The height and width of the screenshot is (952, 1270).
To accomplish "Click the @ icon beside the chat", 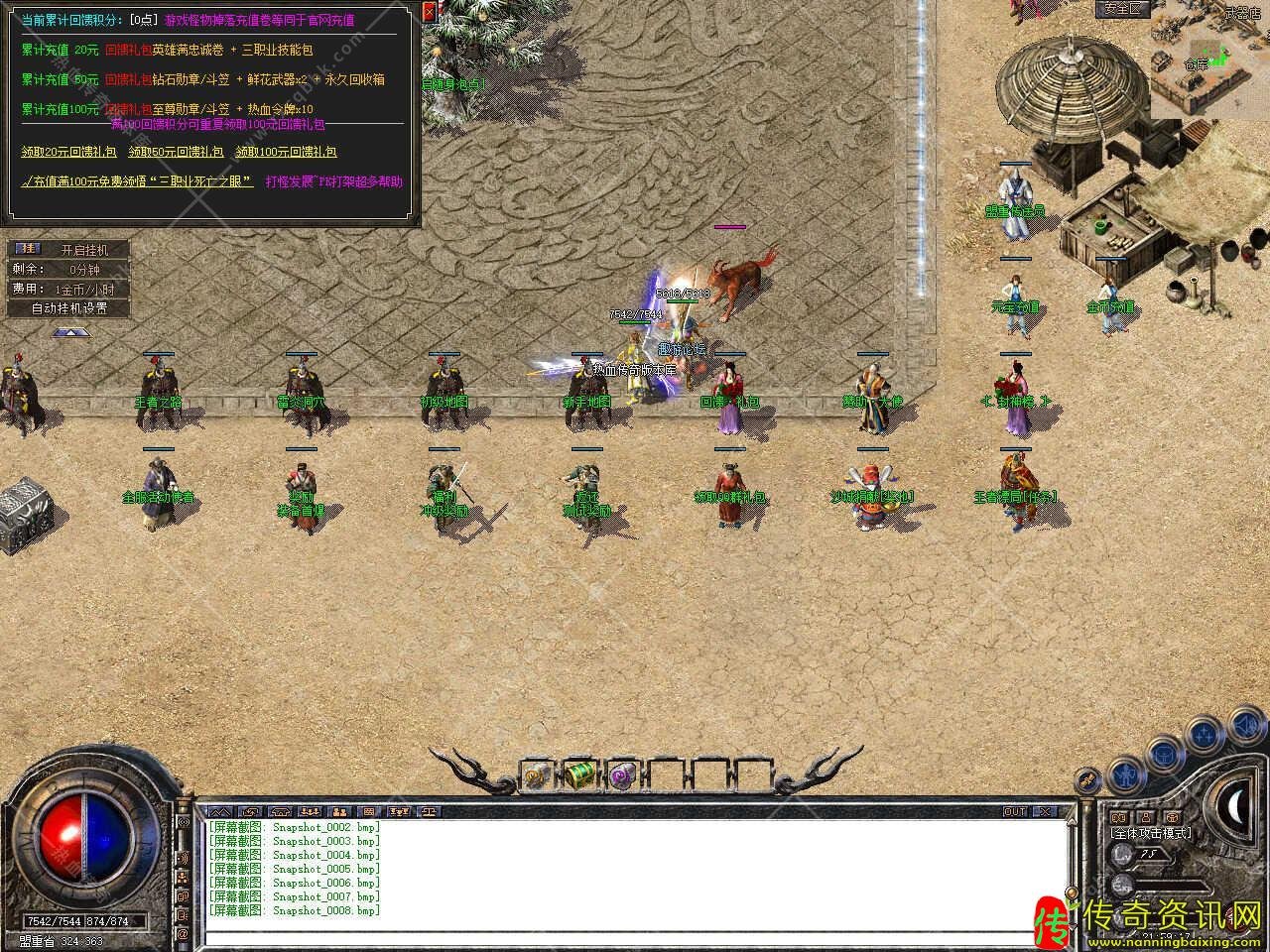I will click(x=183, y=934).
